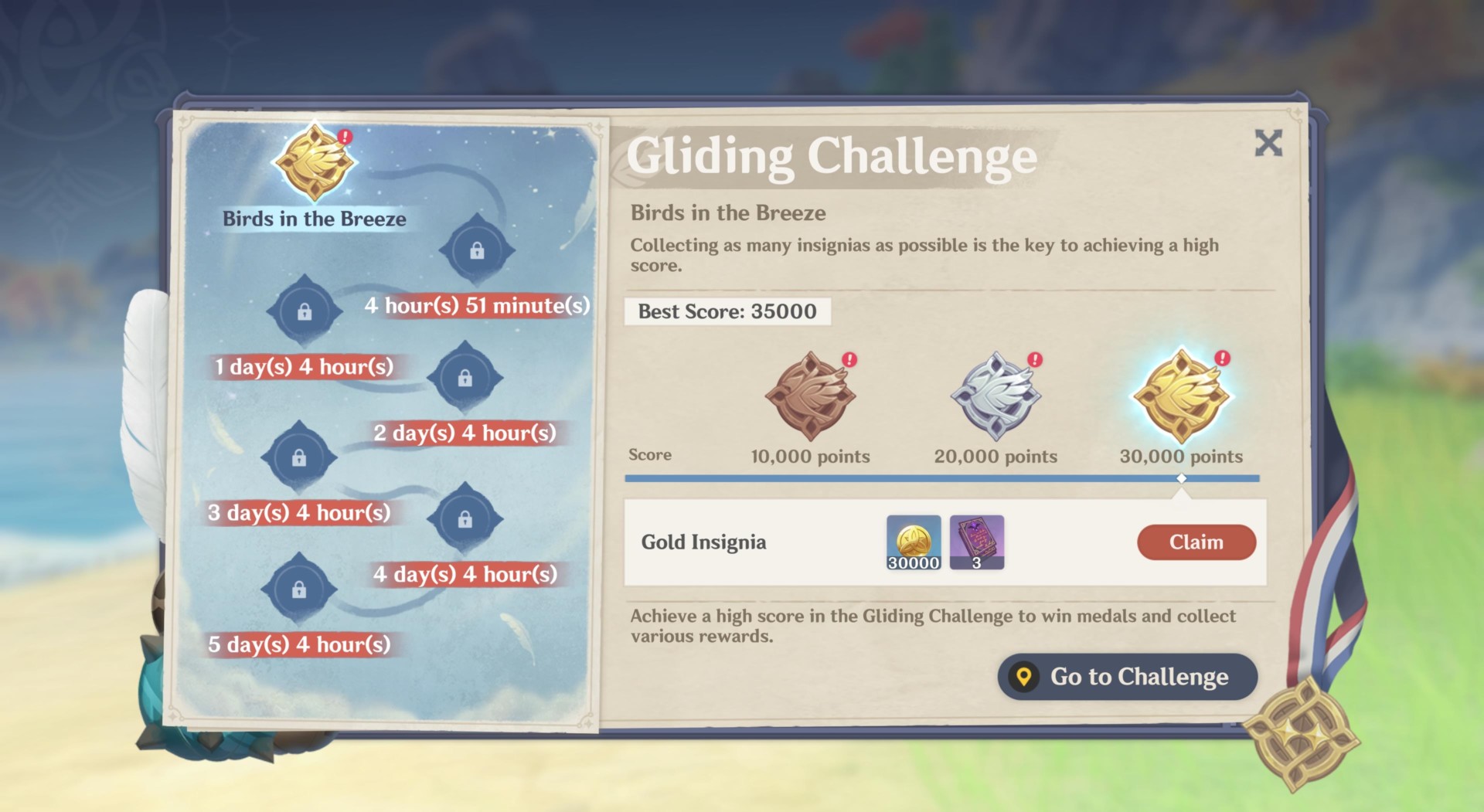
Task: Select the locked challenge above 4 hour(s) 51 minute(s)
Action: tap(479, 249)
